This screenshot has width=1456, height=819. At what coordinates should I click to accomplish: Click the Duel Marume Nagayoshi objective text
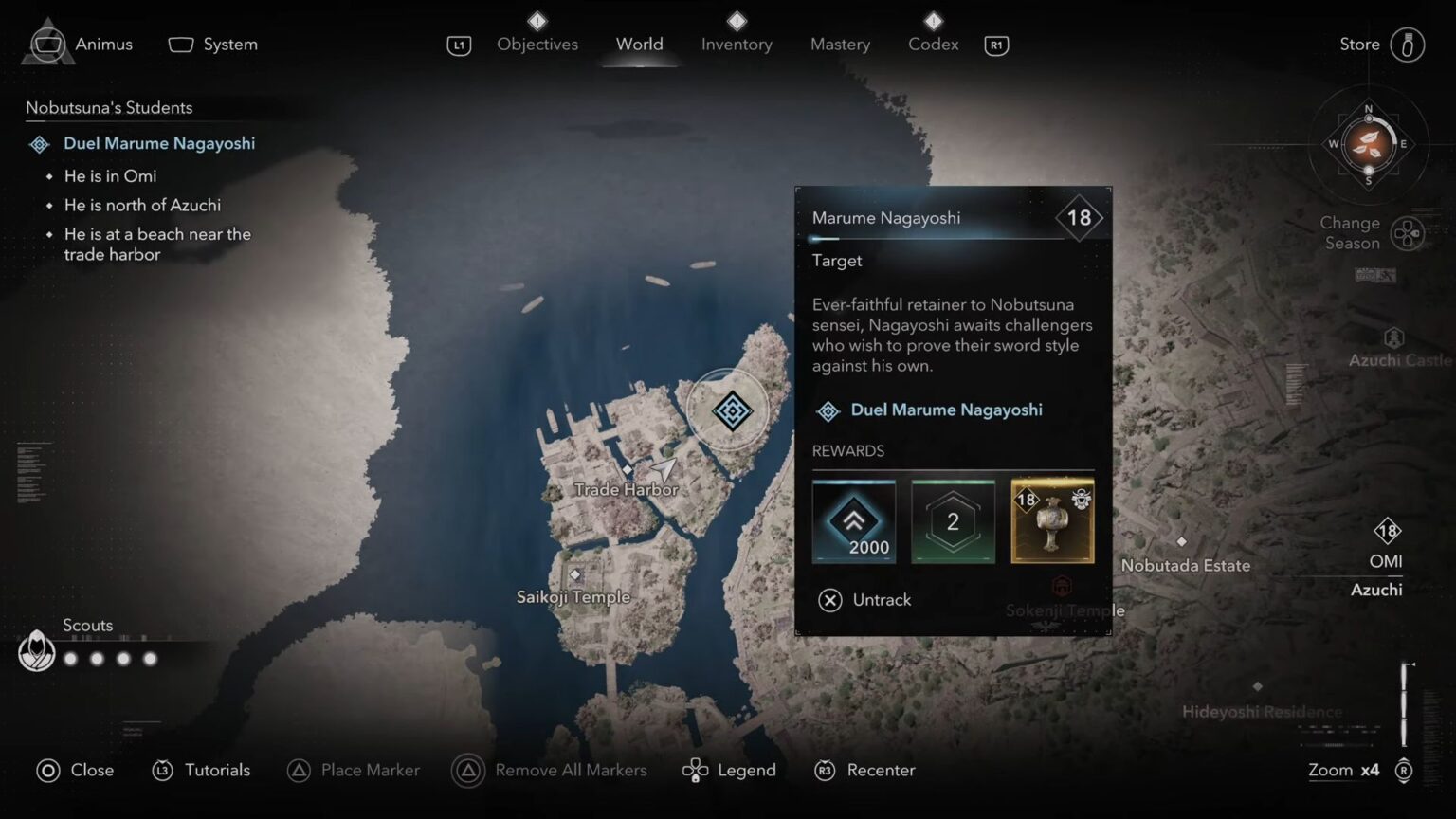coord(159,143)
